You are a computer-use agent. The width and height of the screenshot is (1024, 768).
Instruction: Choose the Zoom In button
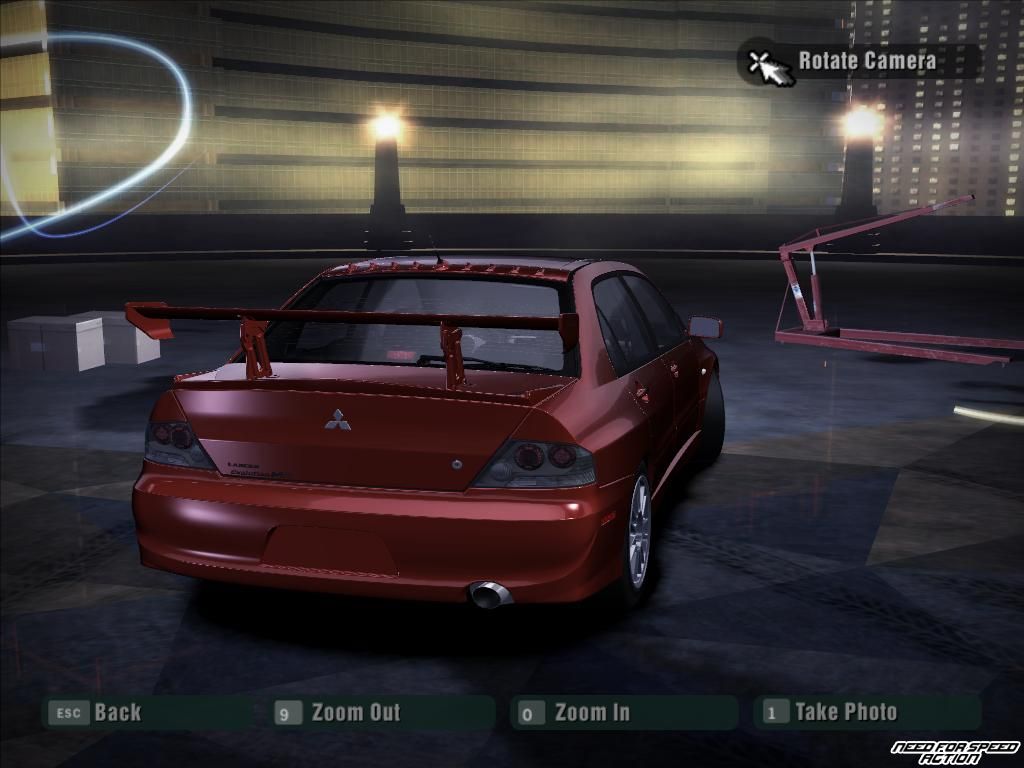pos(591,713)
